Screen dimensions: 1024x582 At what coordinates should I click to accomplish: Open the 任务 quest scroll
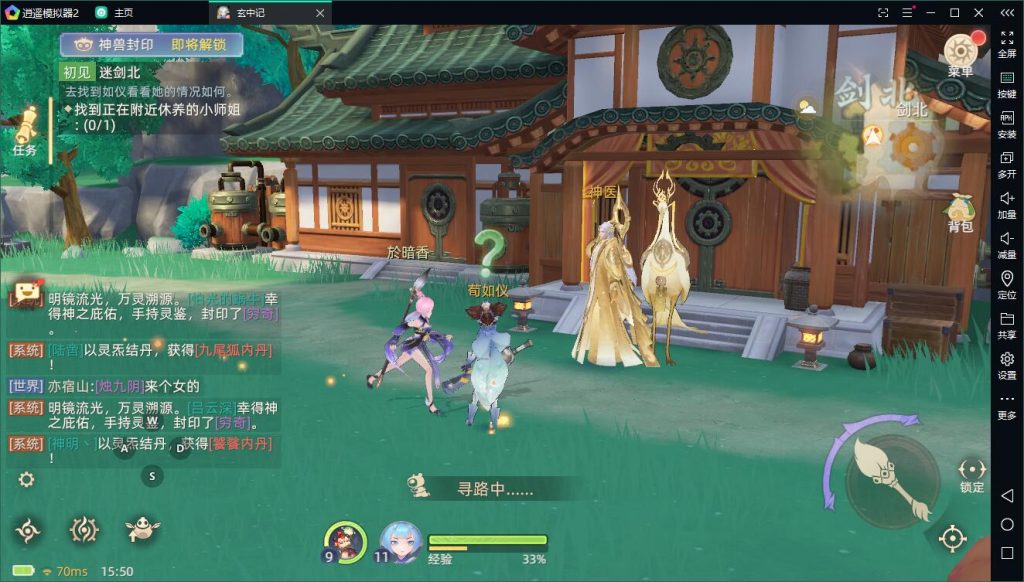pos(27,132)
